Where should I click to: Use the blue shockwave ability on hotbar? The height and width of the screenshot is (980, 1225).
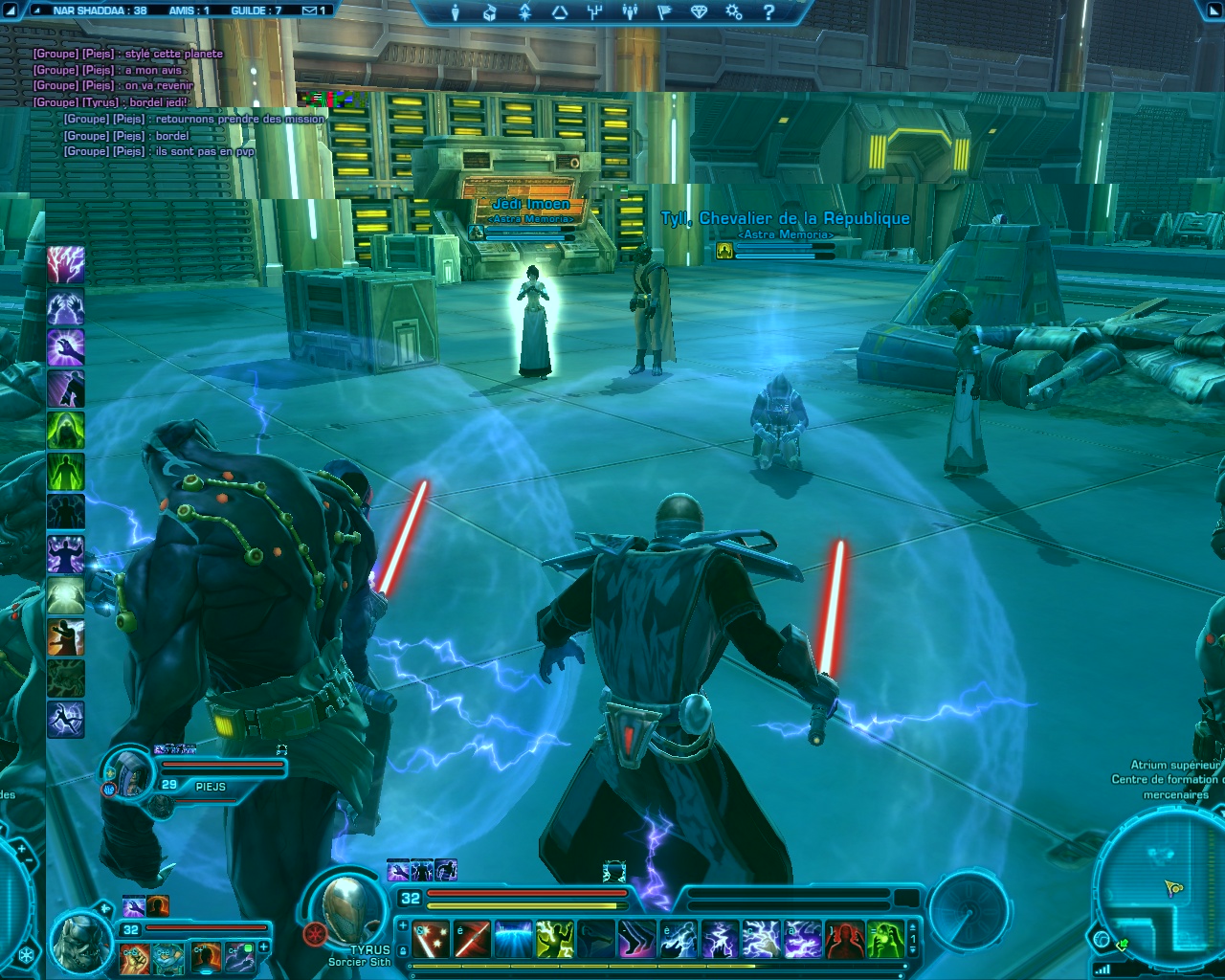pos(513,939)
